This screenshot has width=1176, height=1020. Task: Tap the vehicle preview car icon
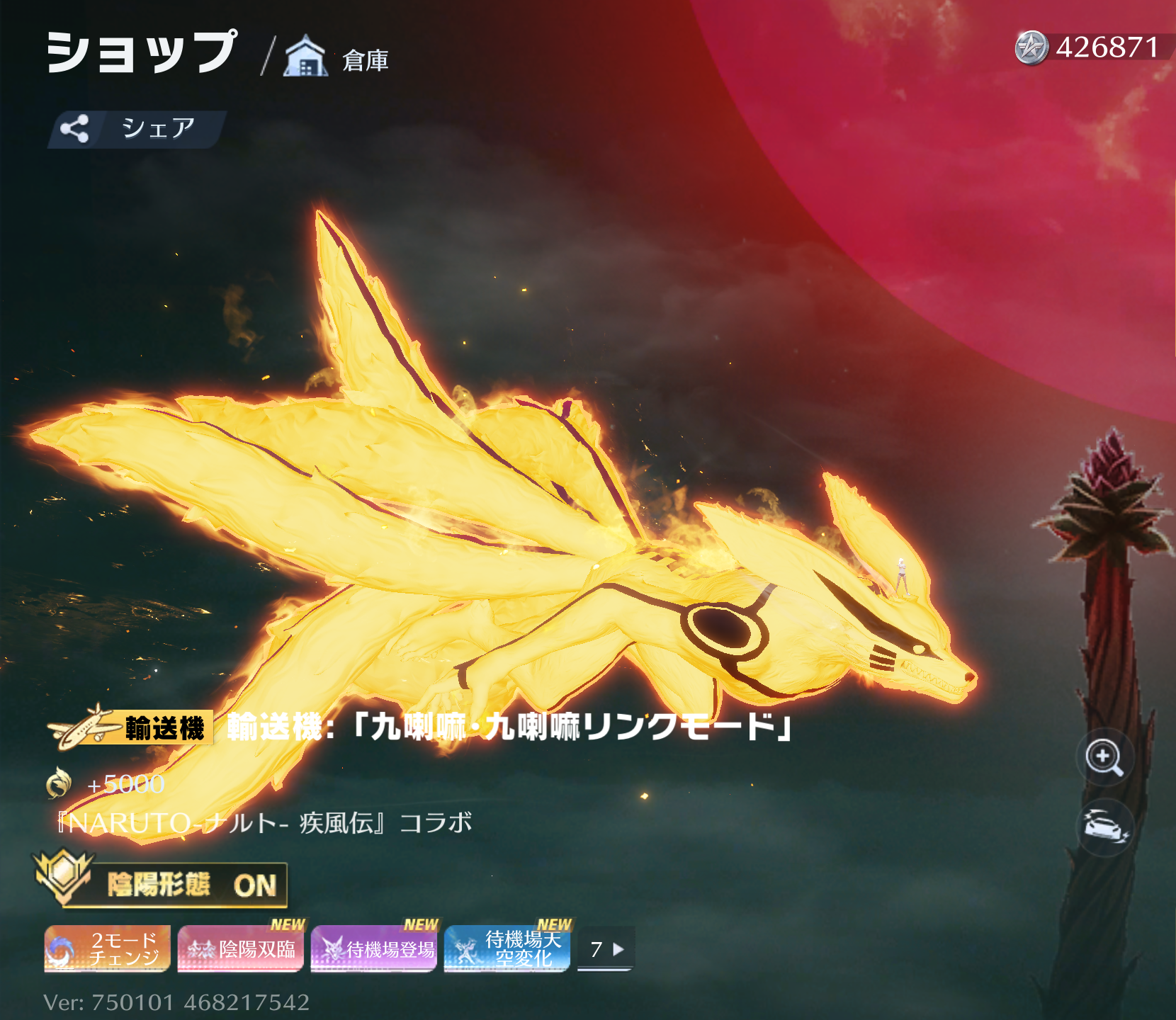(x=1104, y=827)
